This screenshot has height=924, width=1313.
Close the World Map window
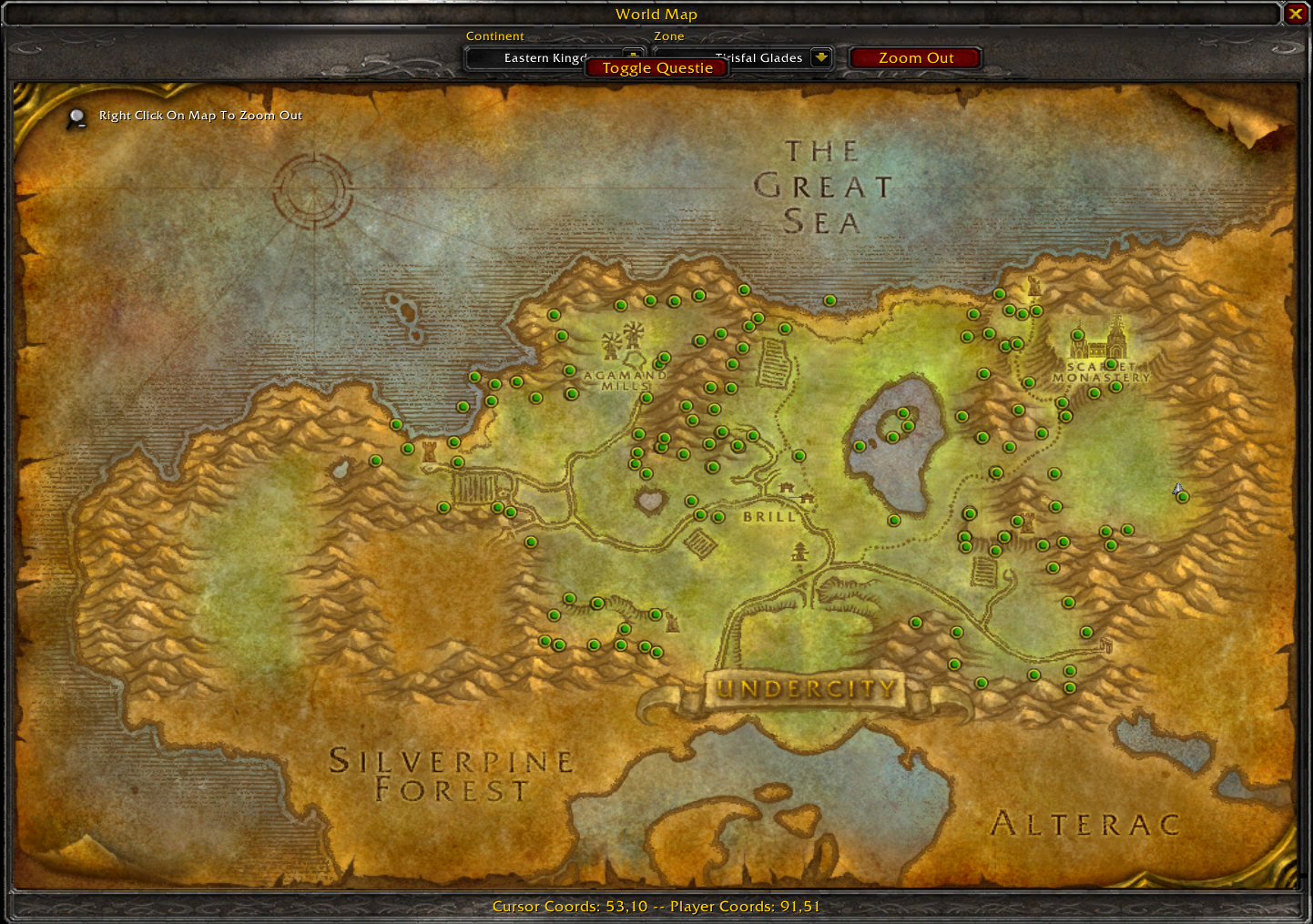coord(1295,14)
